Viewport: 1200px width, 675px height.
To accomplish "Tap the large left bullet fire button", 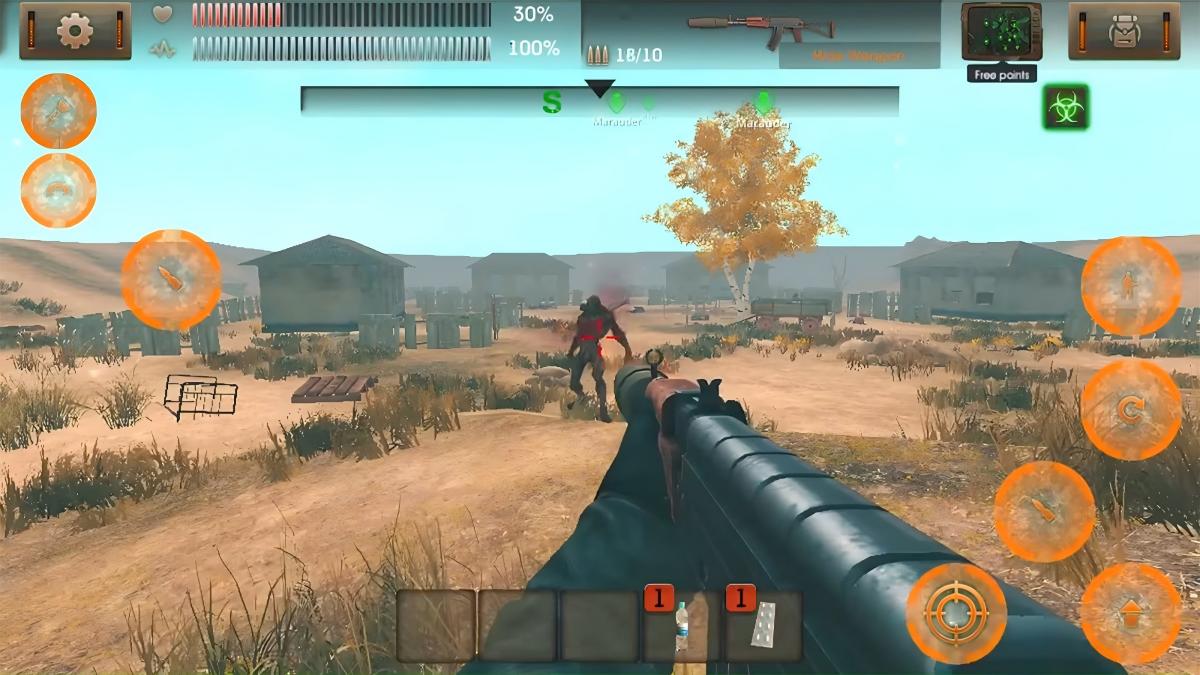I will (x=171, y=280).
